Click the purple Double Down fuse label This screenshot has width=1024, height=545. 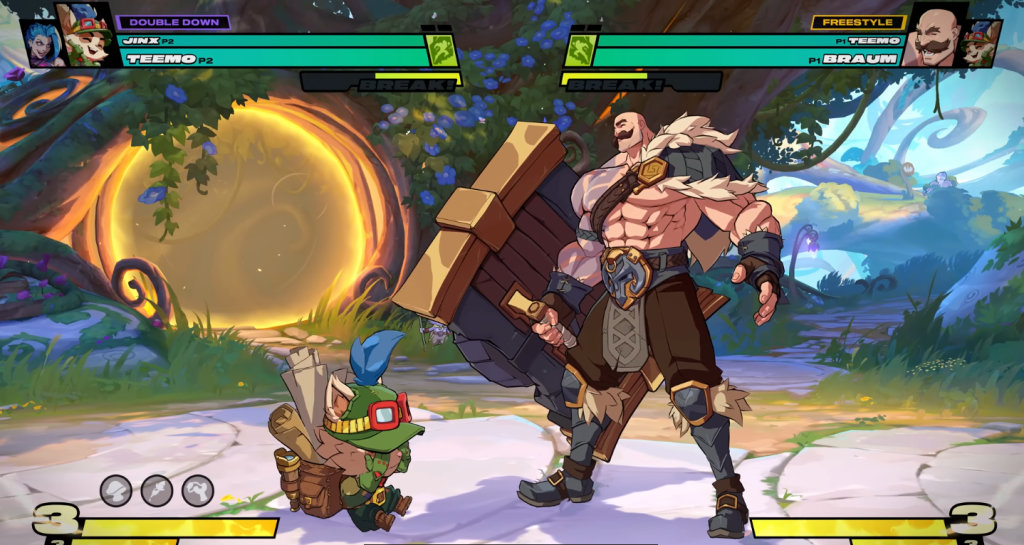[x=174, y=22]
